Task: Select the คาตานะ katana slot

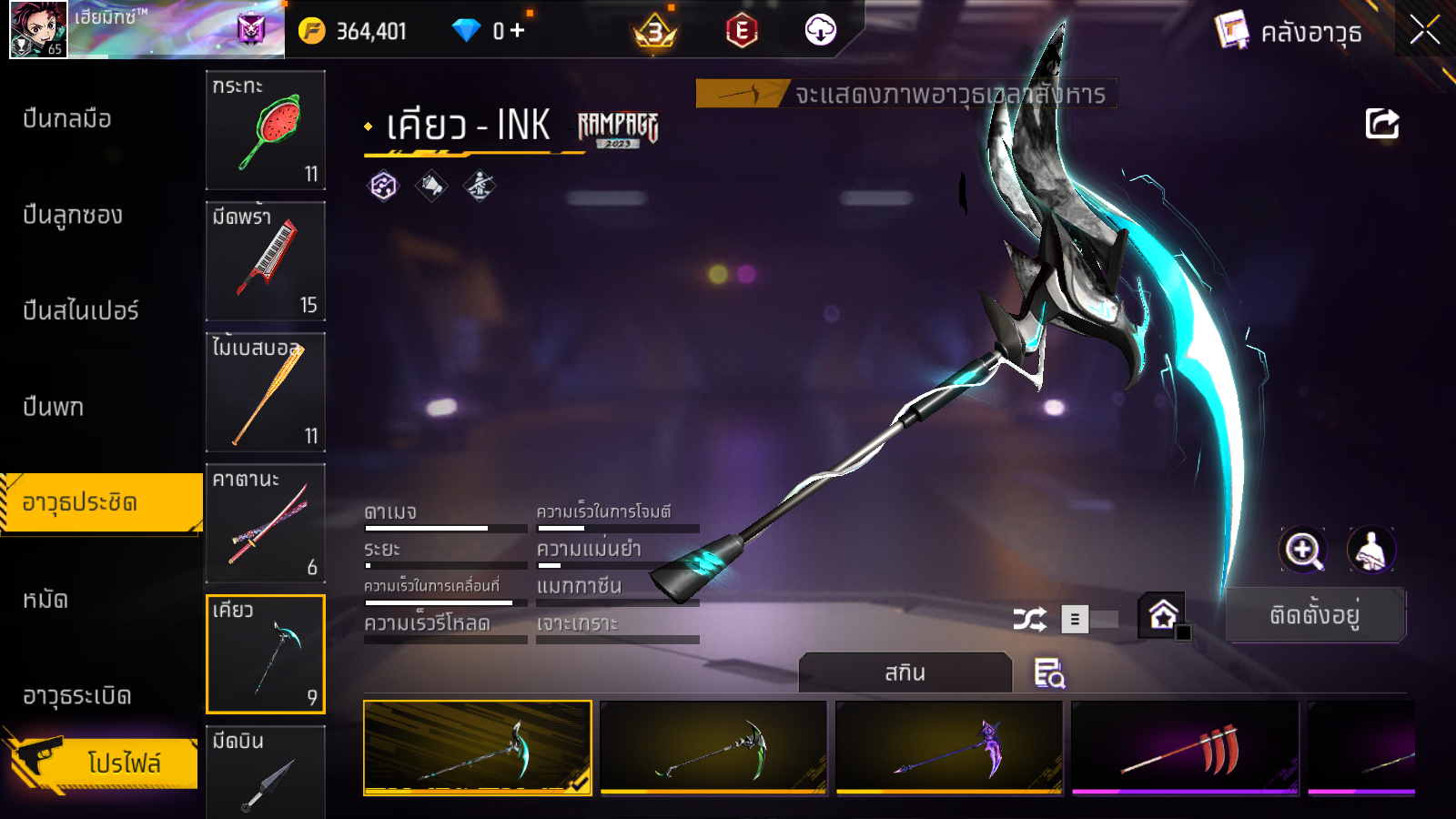Action: click(266, 523)
